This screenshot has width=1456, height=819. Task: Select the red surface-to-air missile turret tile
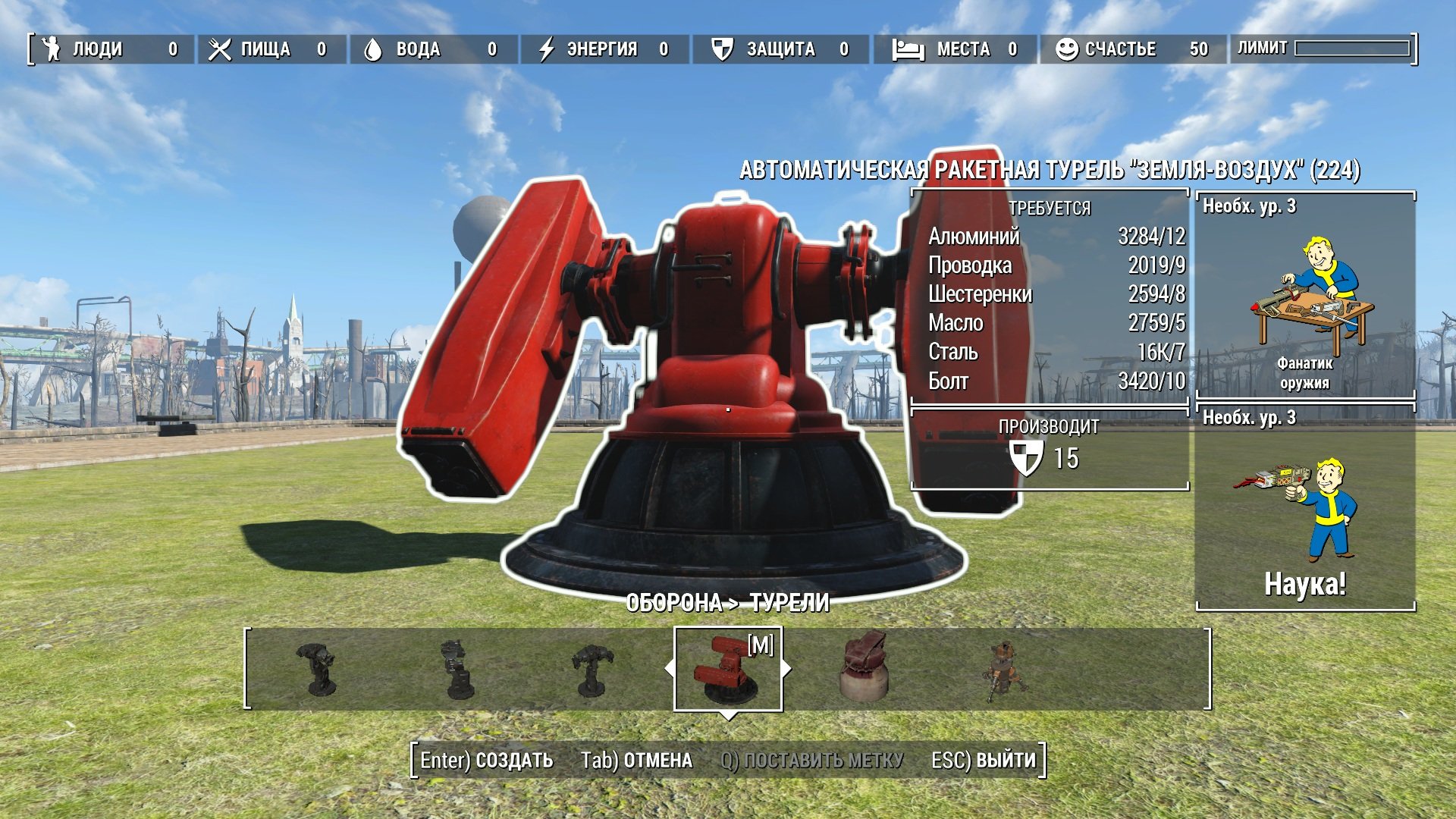[727, 669]
